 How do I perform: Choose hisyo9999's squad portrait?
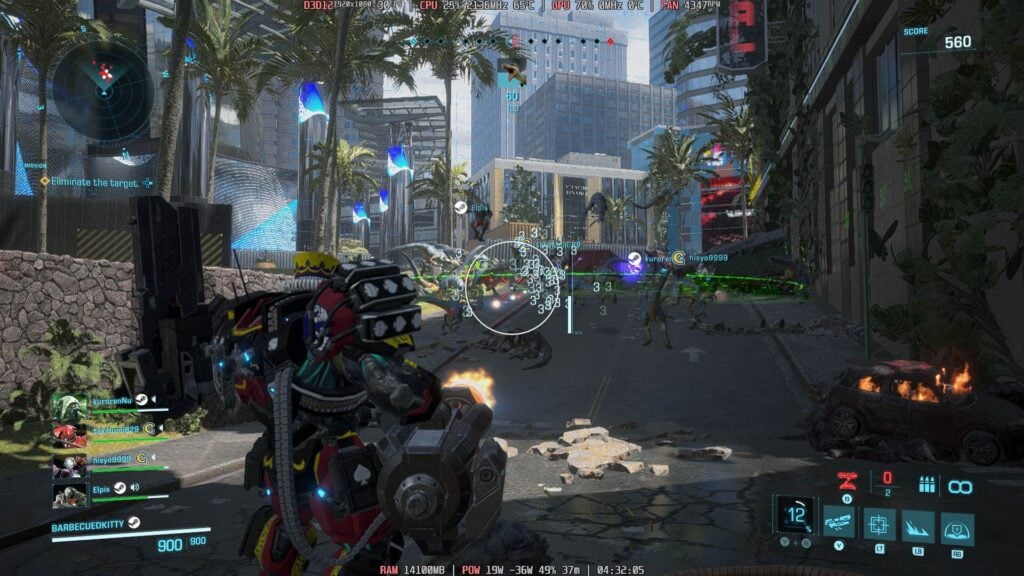[x=69, y=465]
